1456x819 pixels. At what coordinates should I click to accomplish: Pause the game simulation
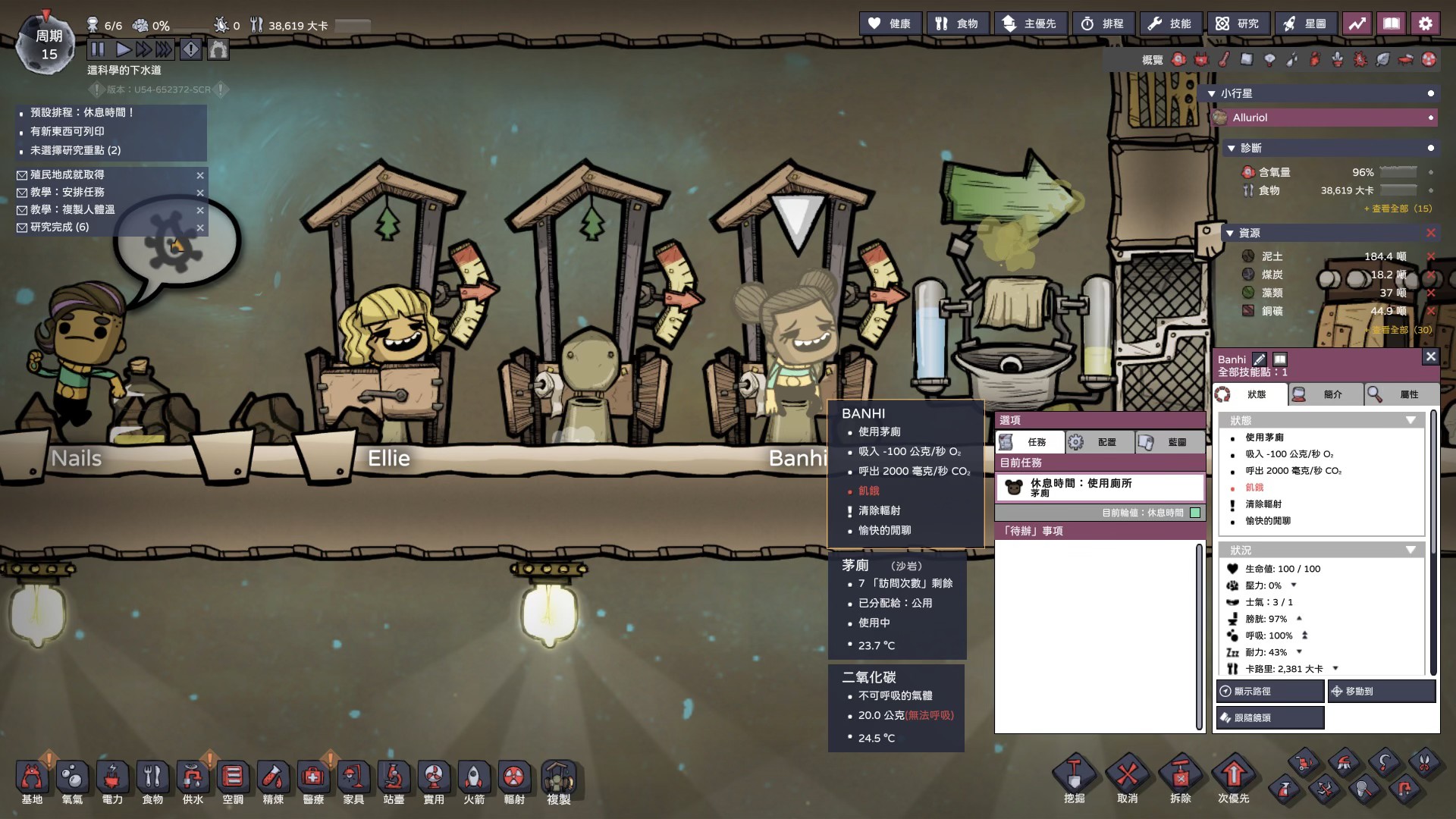click(x=98, y=50)
